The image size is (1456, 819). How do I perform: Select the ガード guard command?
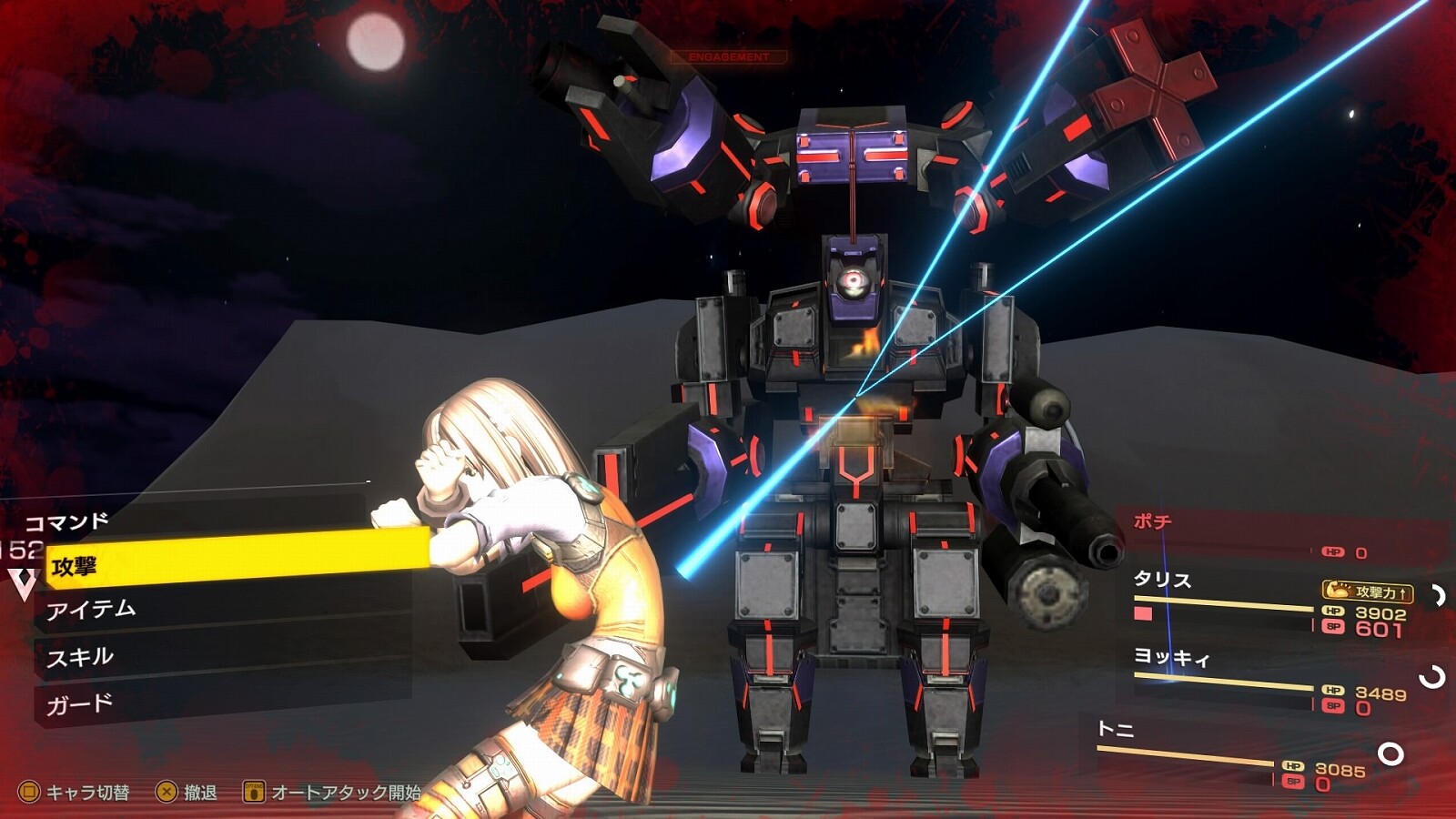[80, 704]
